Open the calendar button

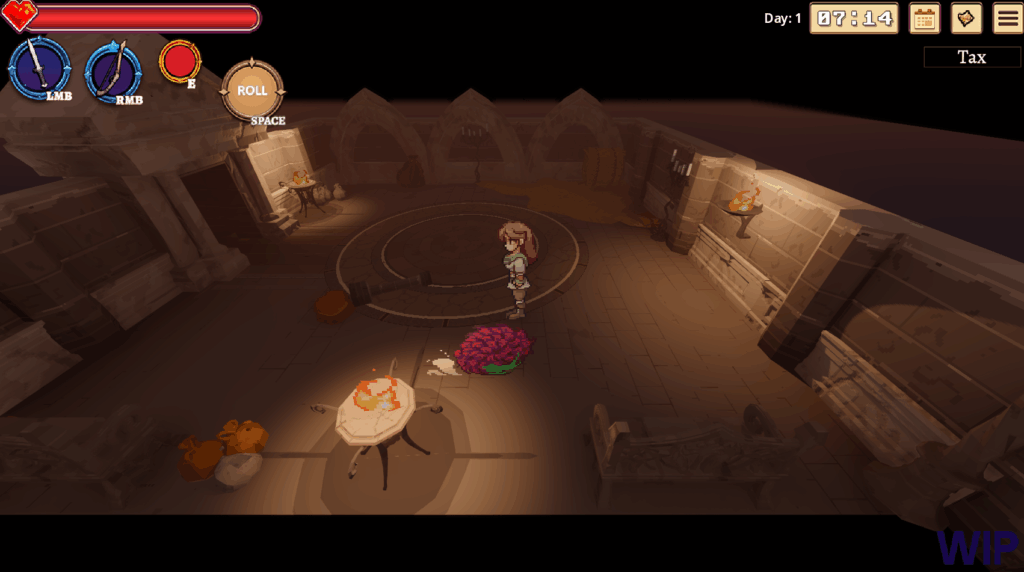(x=925, y=18)
